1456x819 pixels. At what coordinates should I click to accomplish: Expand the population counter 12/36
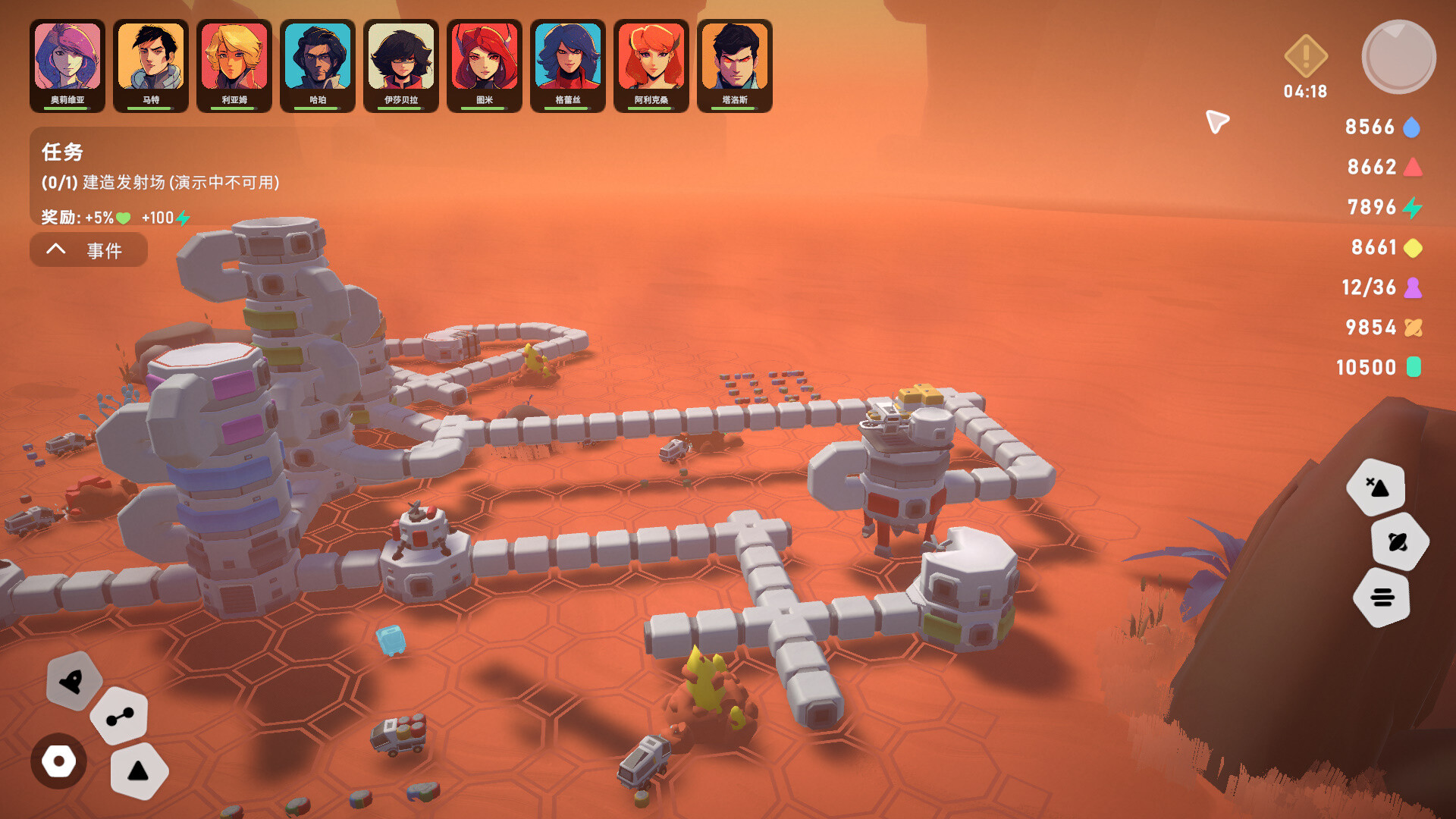click(1370, 287)
